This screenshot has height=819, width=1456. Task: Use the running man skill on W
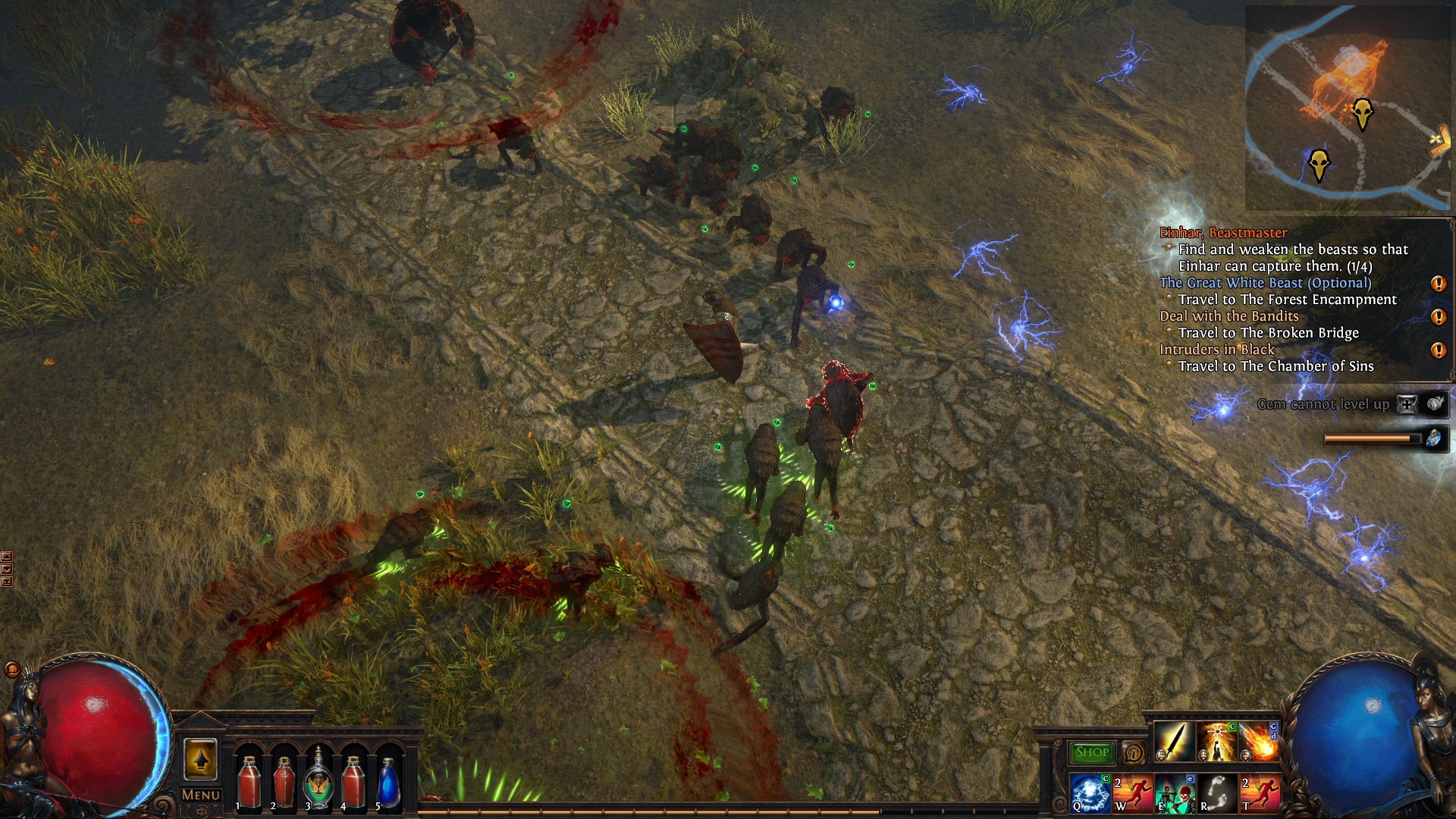pos(1132,792)
